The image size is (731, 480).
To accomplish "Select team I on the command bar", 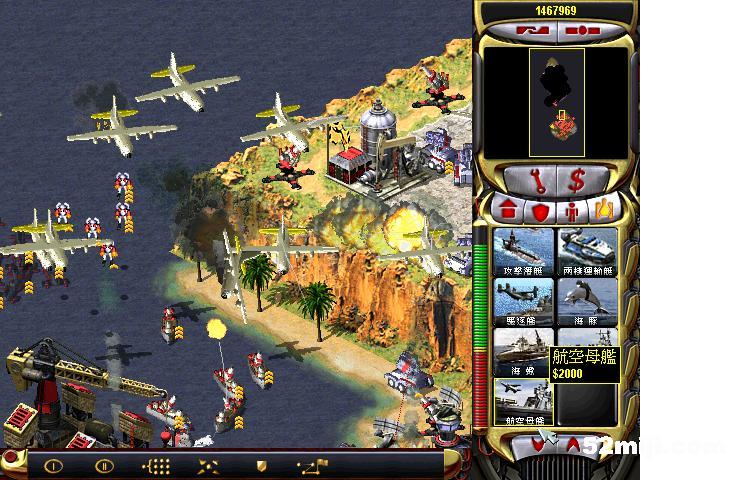I will coord(53,465).
